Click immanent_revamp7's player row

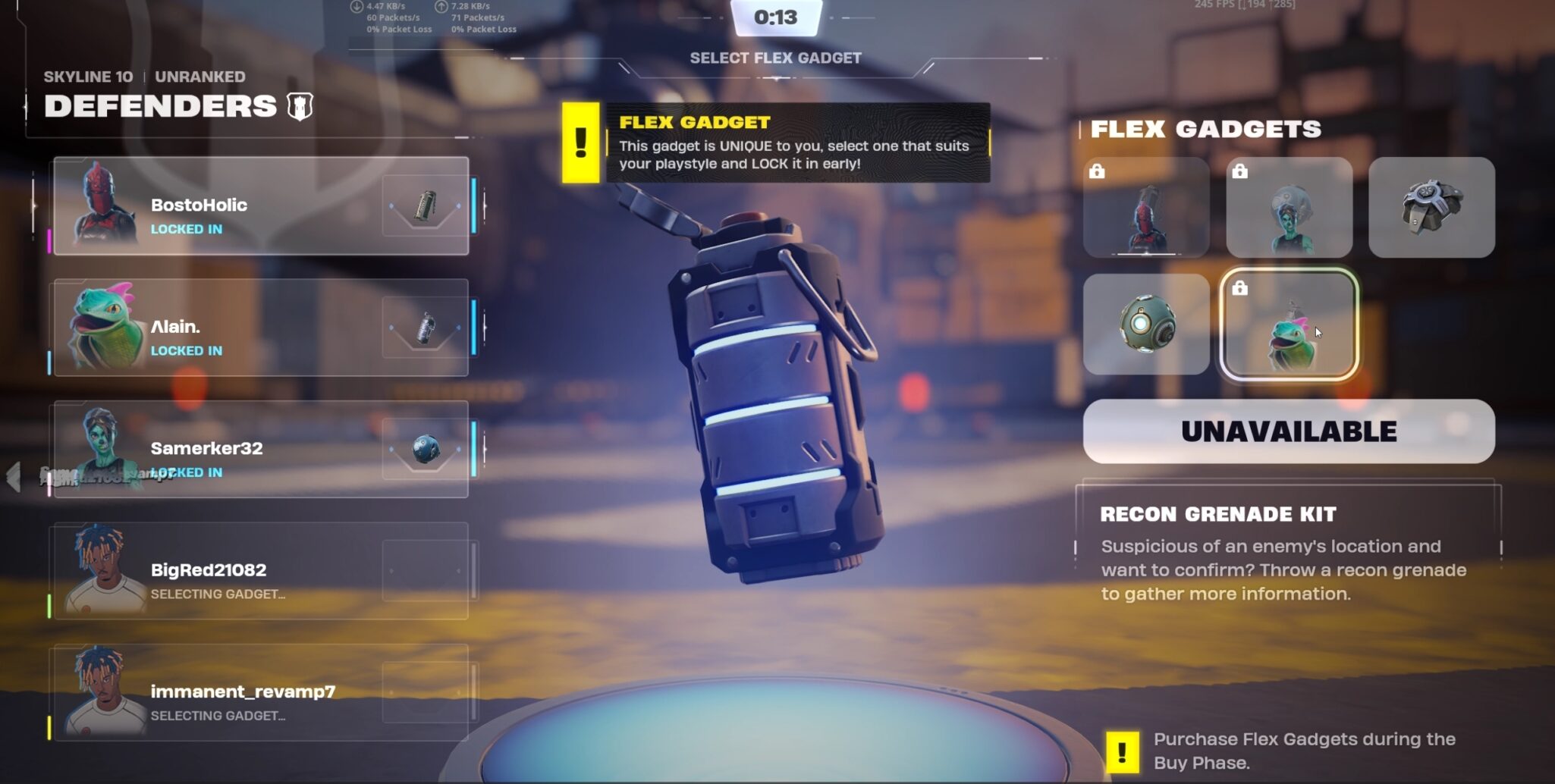point(261,692)
